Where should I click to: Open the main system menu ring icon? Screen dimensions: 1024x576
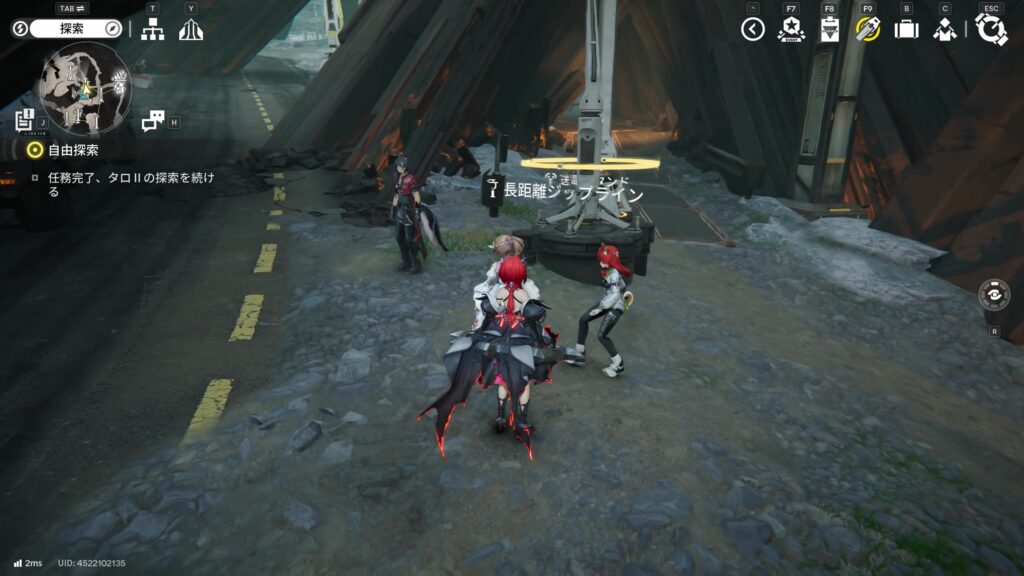[x=991, y=29]
